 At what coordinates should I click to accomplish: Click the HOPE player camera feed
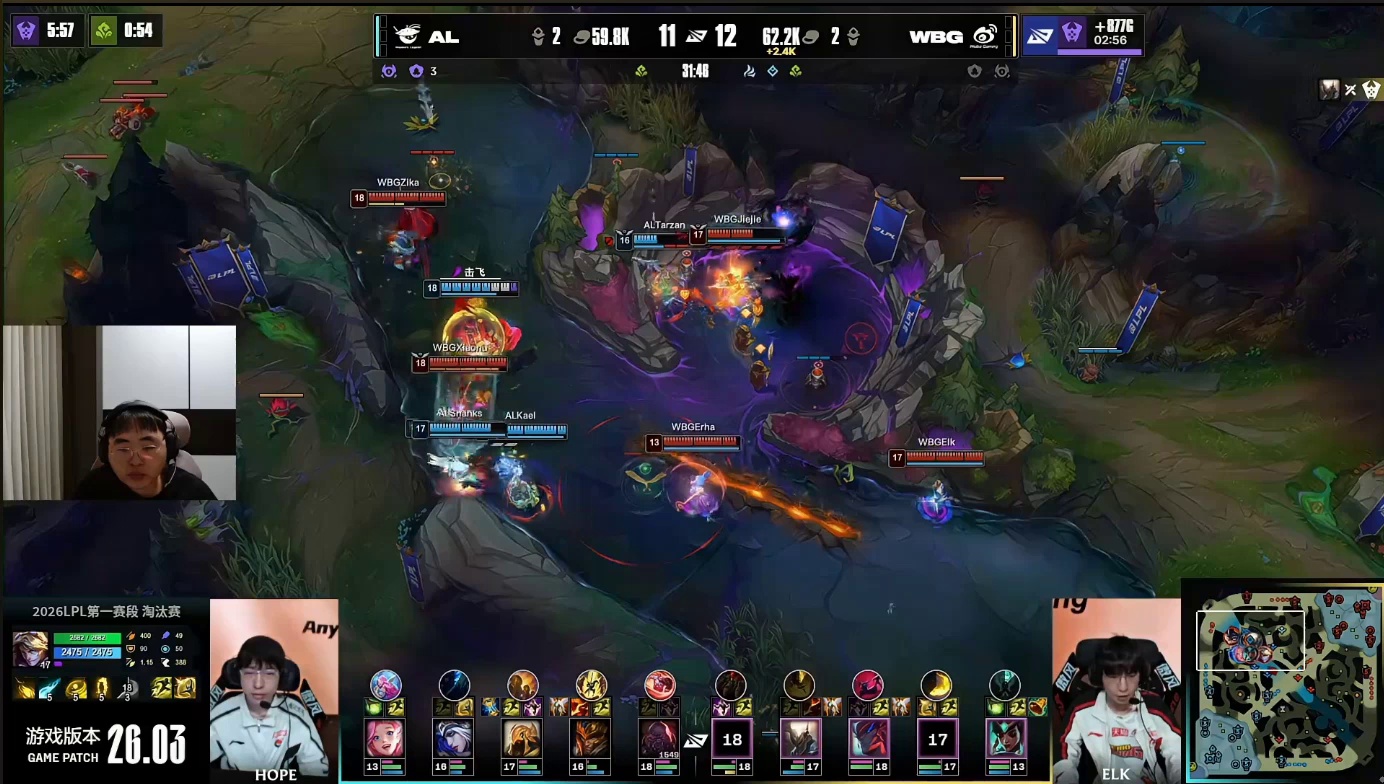[274, 690]
